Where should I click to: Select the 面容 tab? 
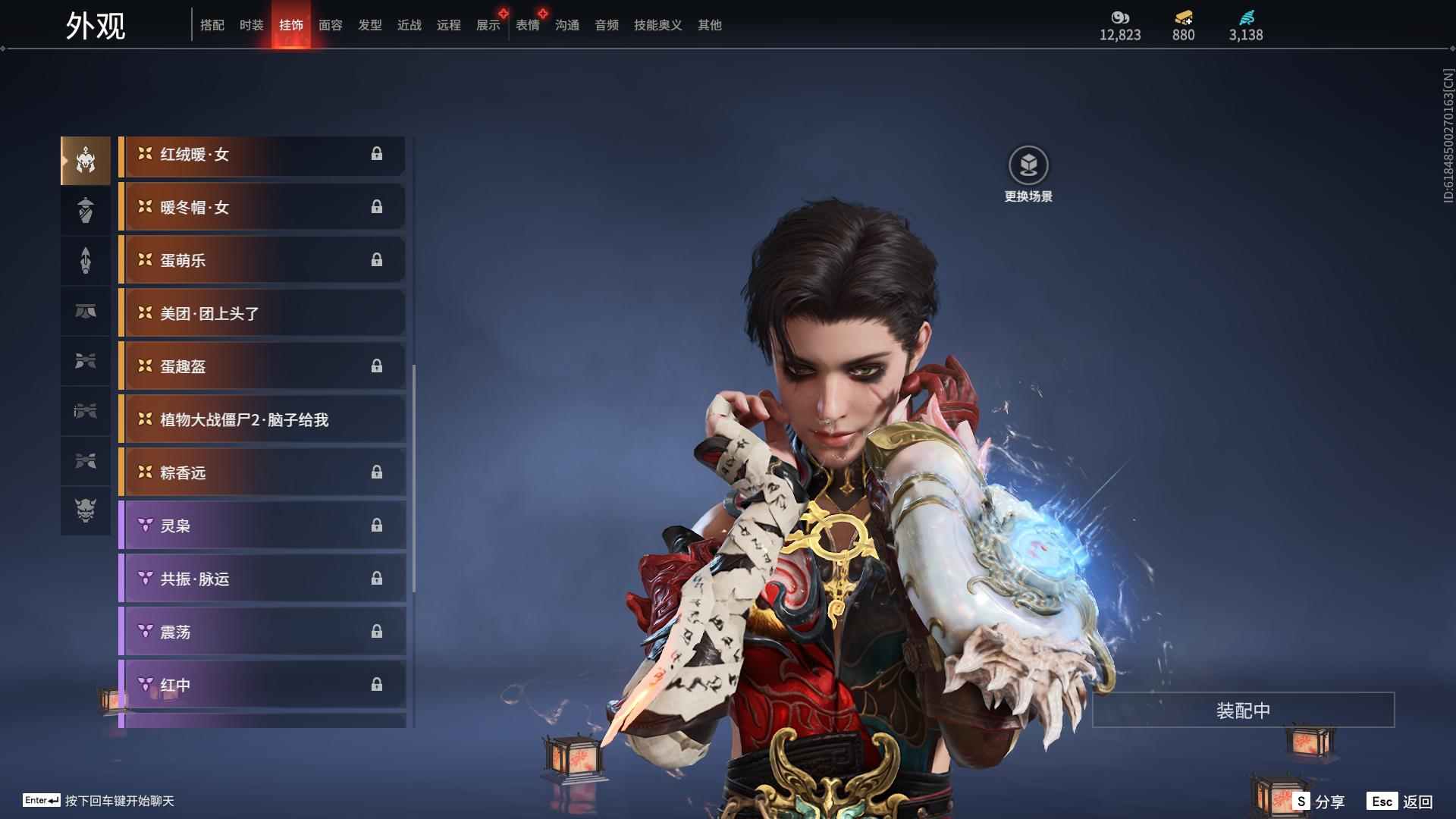click(330, 25)
